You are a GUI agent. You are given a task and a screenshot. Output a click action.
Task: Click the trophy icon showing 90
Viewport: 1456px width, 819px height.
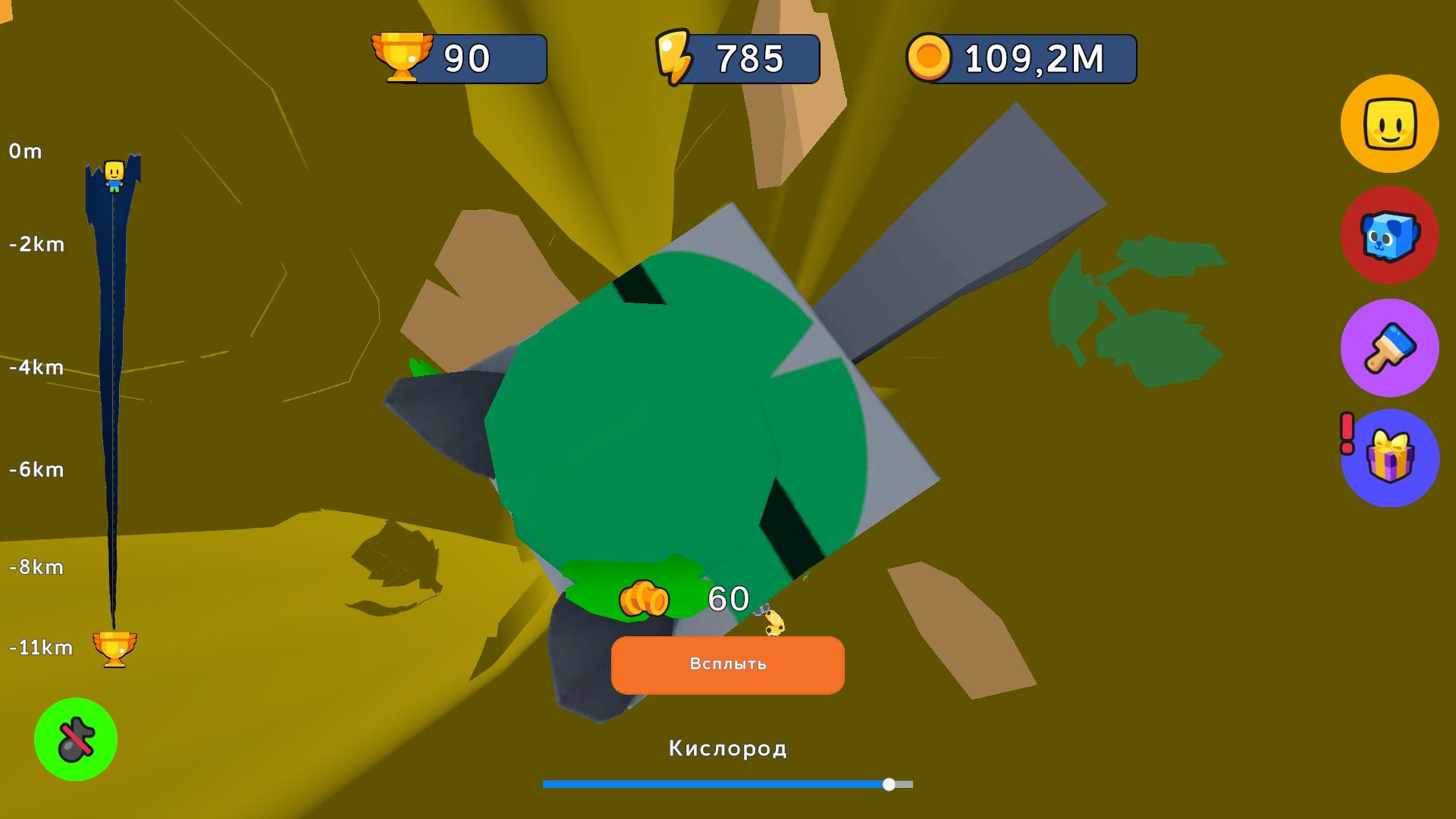click(401, 55)
